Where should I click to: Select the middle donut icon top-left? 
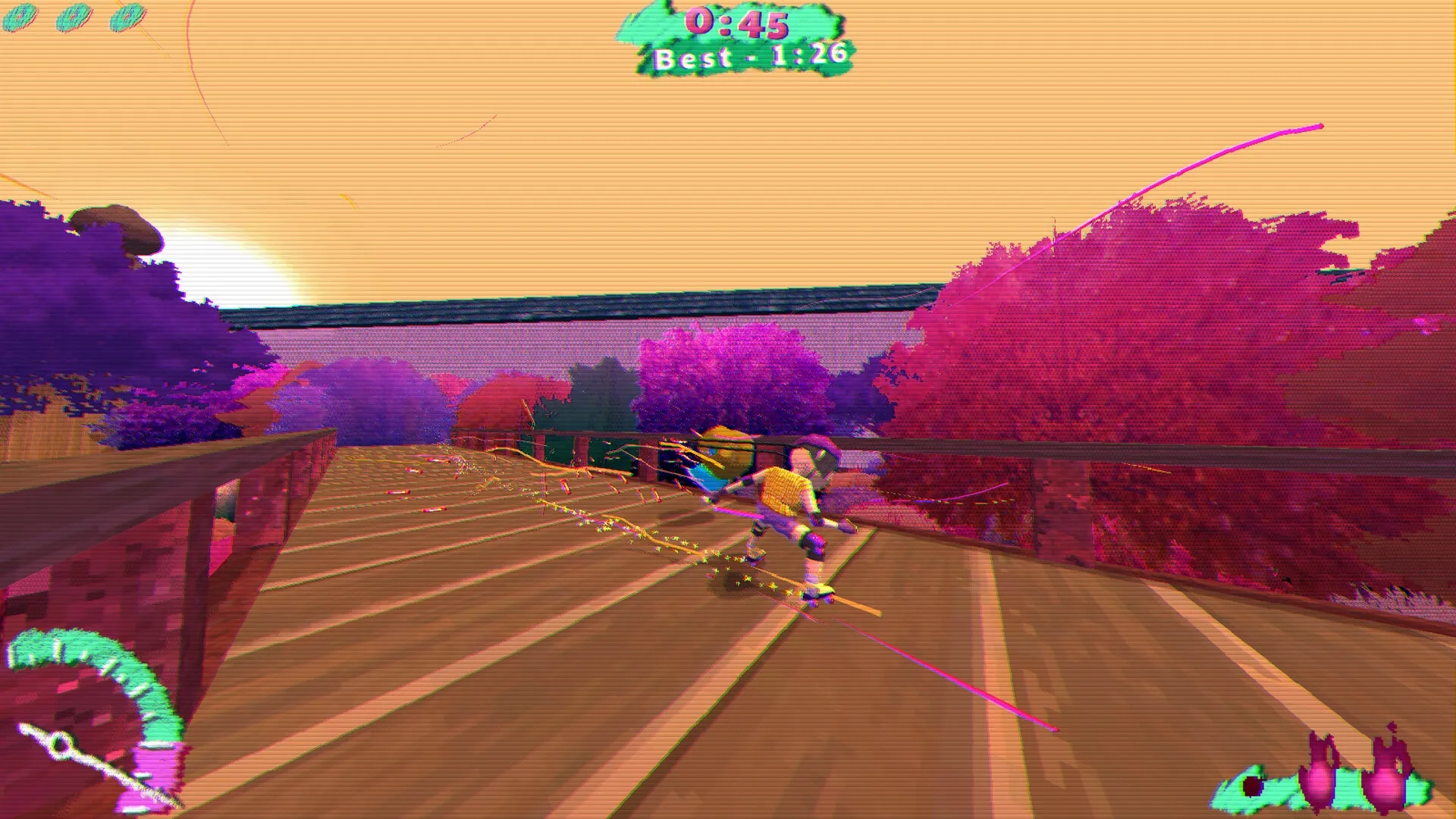tap(72, 17)
